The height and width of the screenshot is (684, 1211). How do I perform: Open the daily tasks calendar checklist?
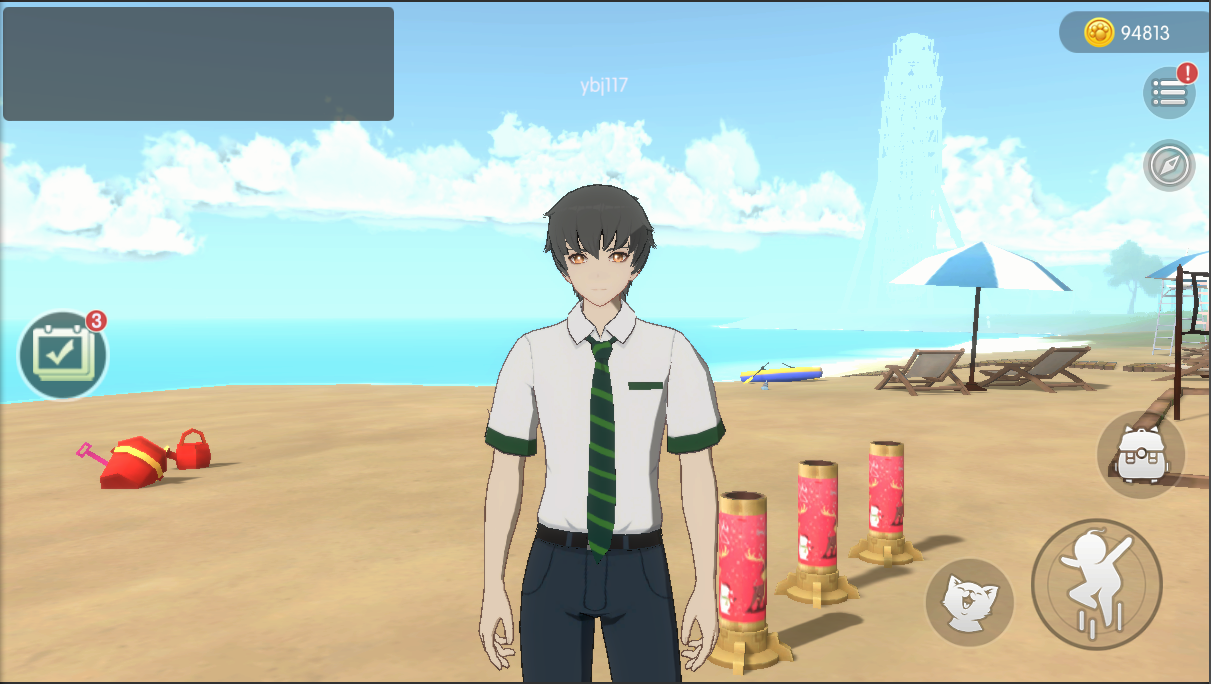click(63, 354)
